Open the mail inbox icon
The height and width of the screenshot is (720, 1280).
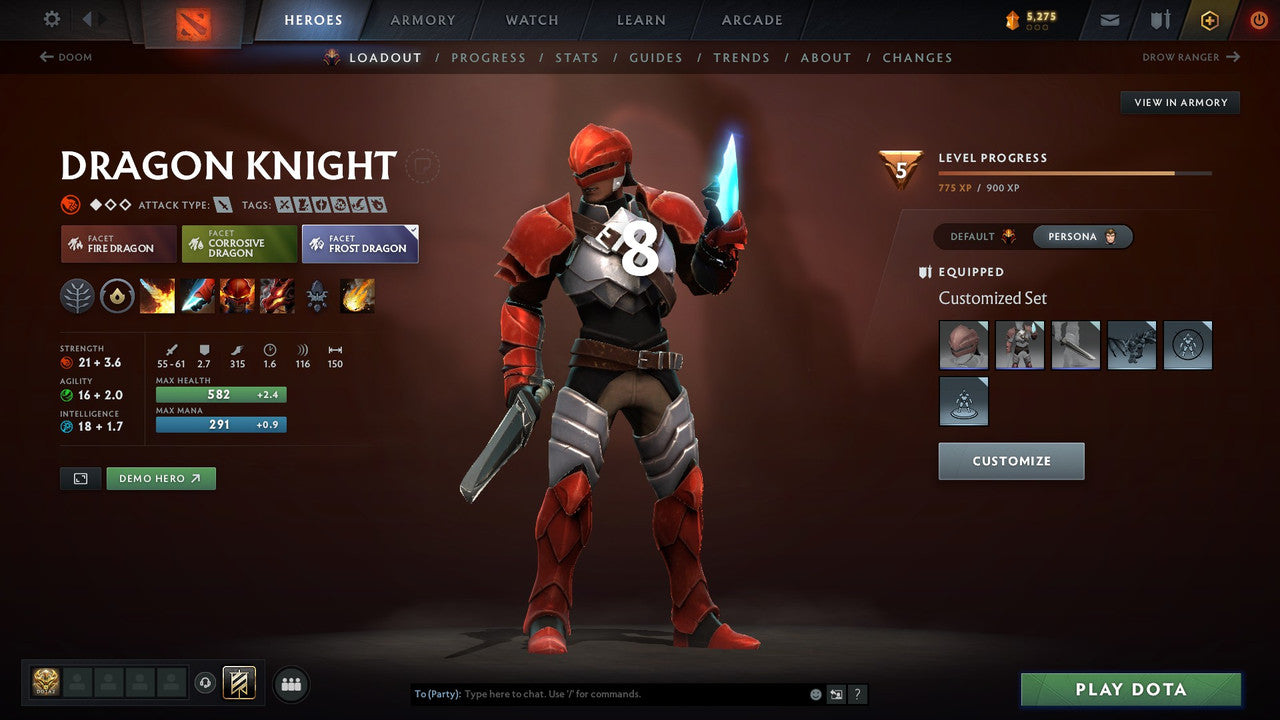tap(1109, 19)
